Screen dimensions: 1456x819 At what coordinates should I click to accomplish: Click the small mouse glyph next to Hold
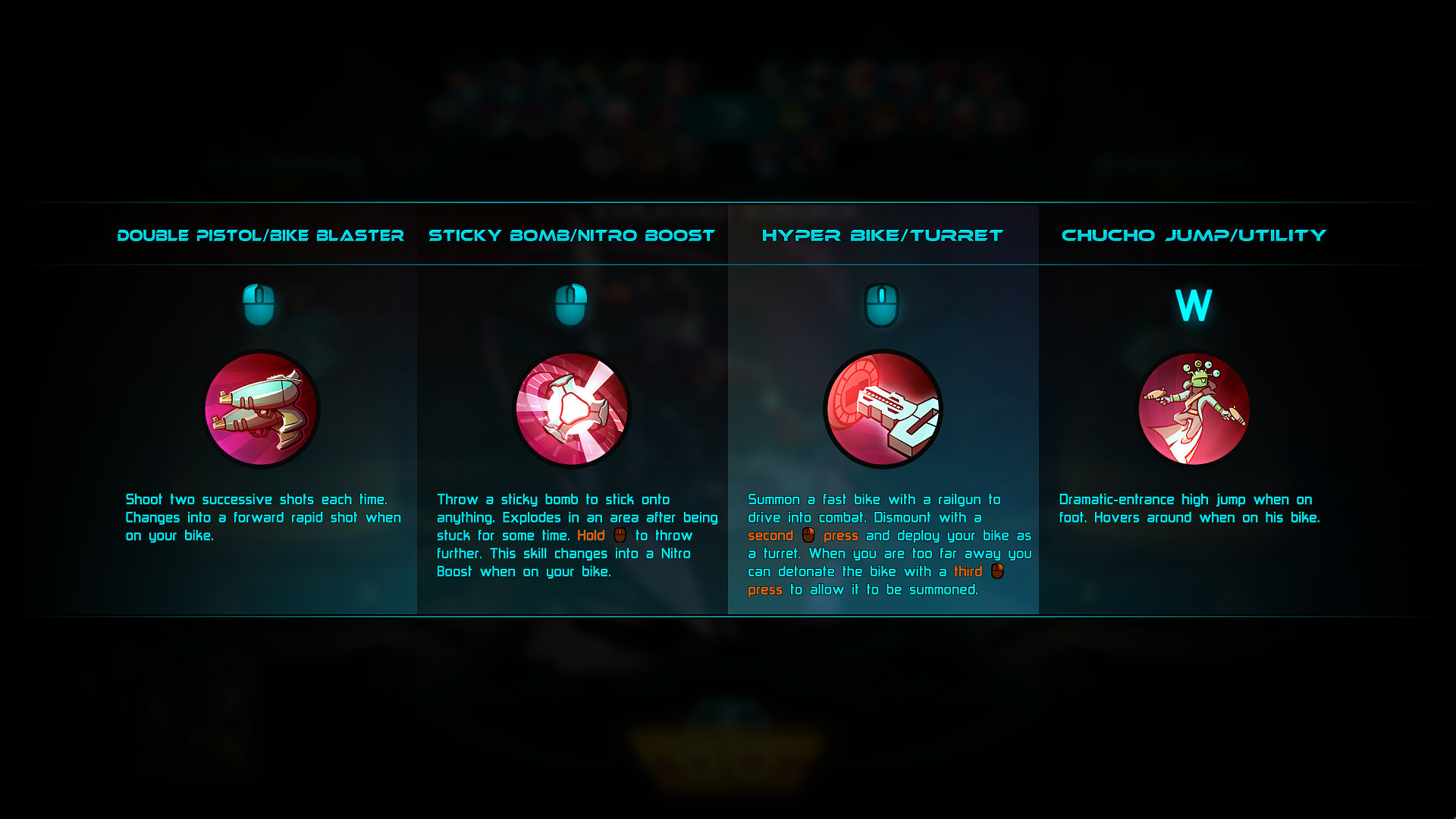pyautogui.click(x=619, y=535)
